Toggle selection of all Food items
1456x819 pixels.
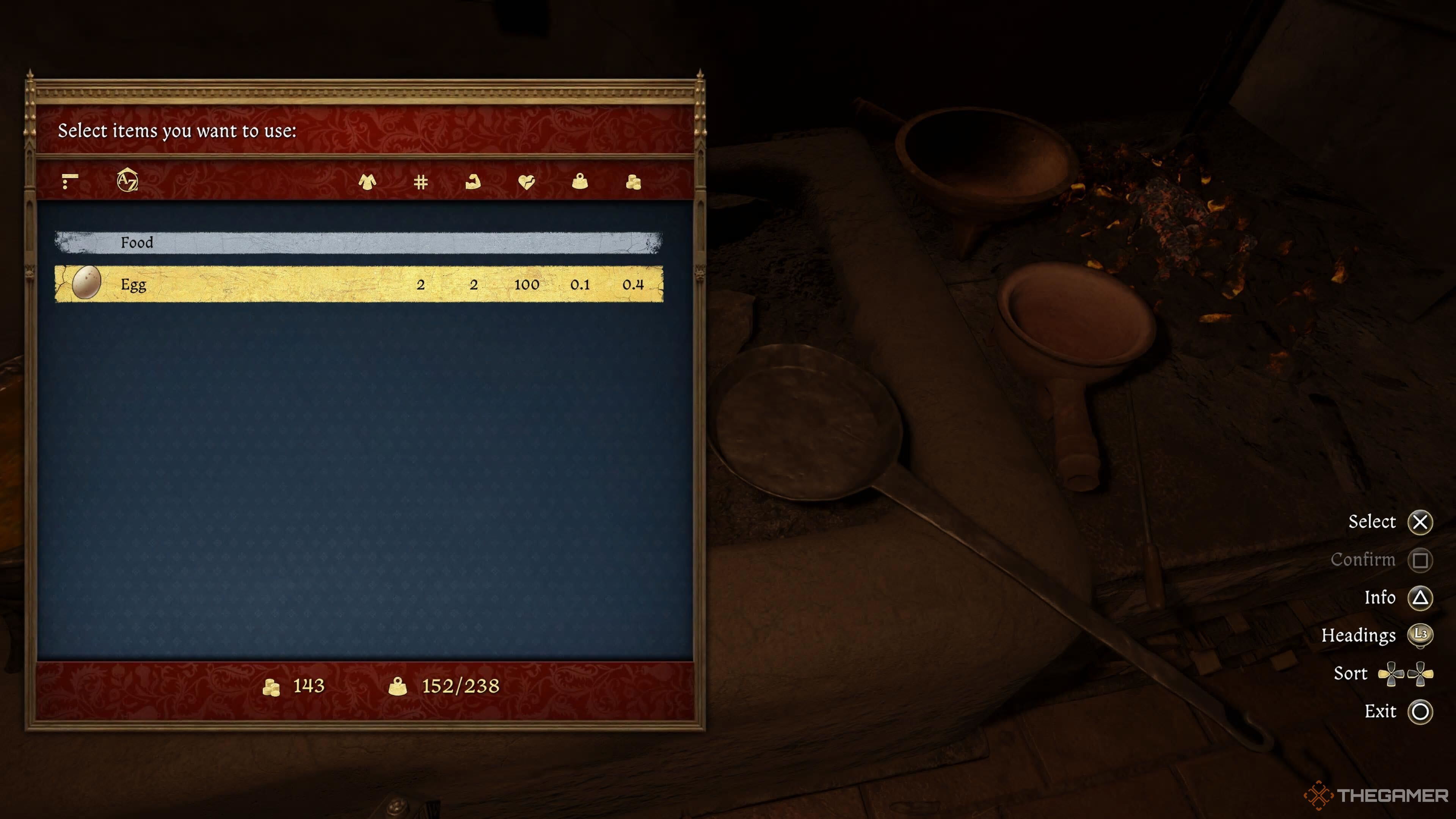[x=356, y=243]
